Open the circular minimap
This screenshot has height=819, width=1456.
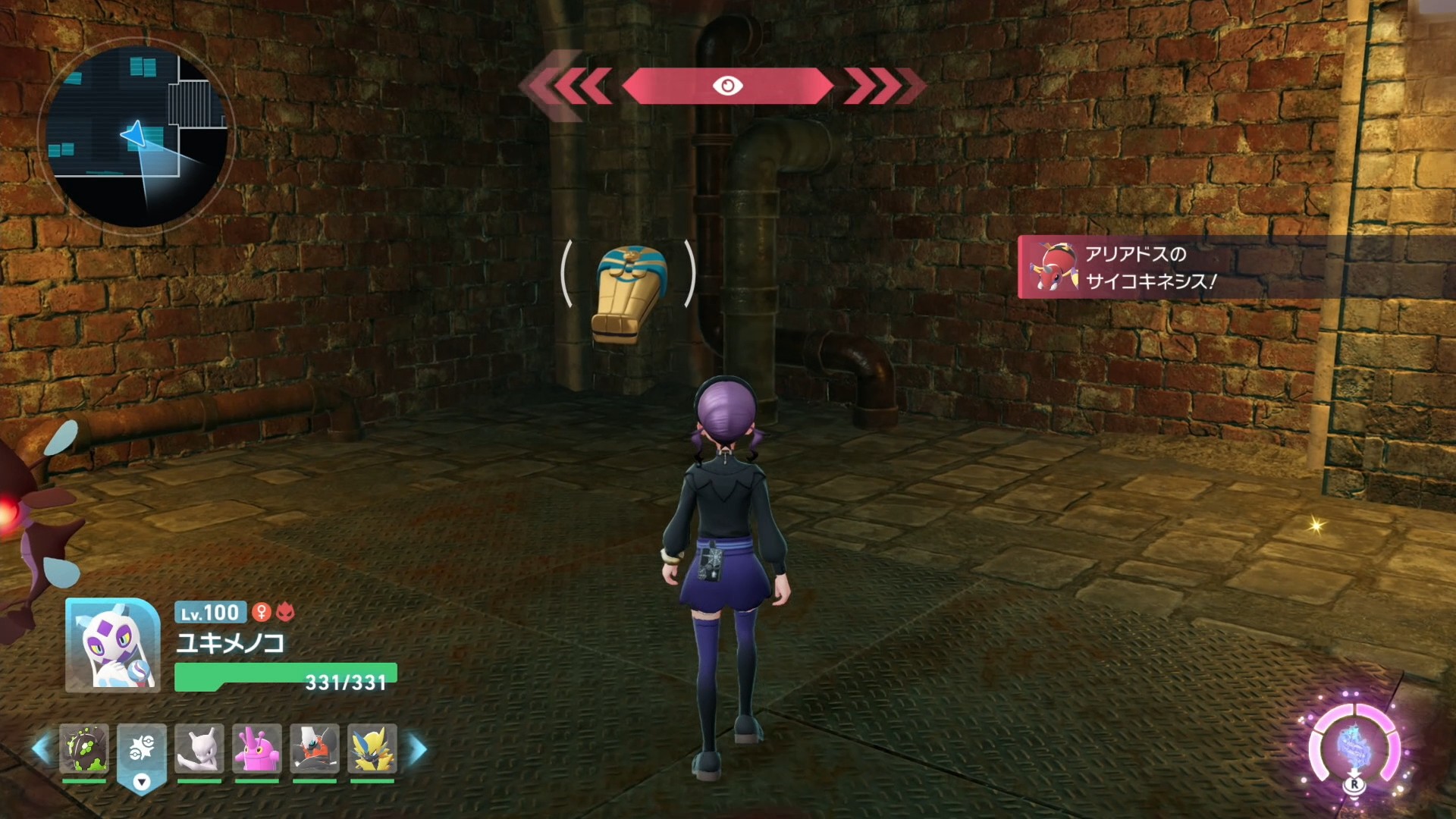coord(136,135)
